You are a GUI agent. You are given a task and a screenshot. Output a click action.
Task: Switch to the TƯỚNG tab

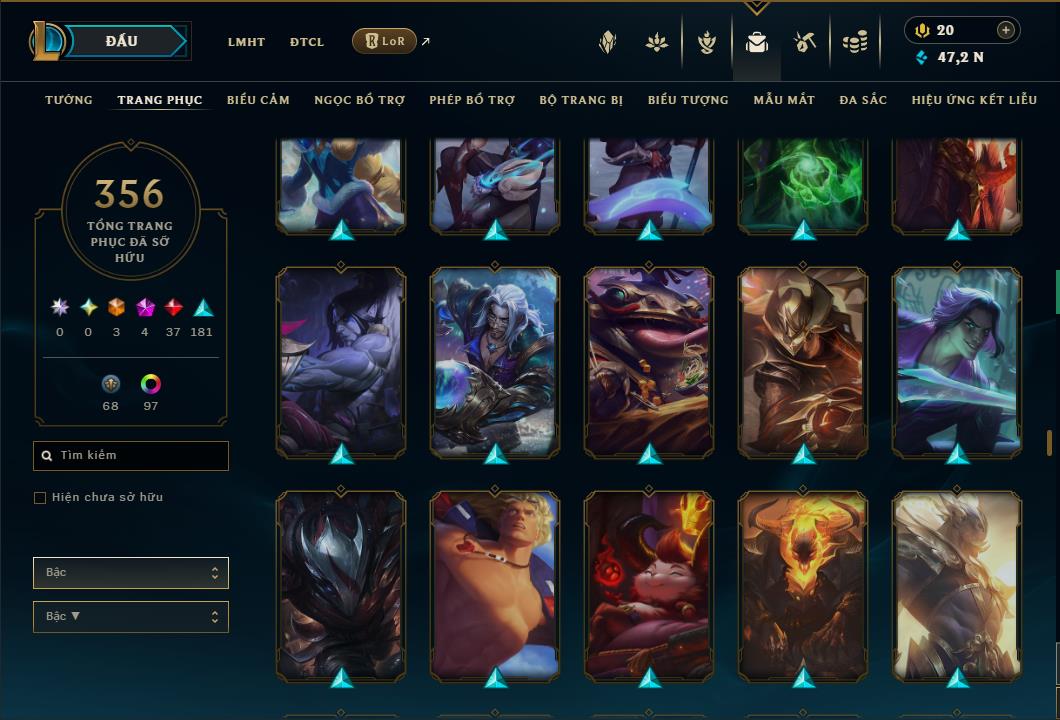69,100
